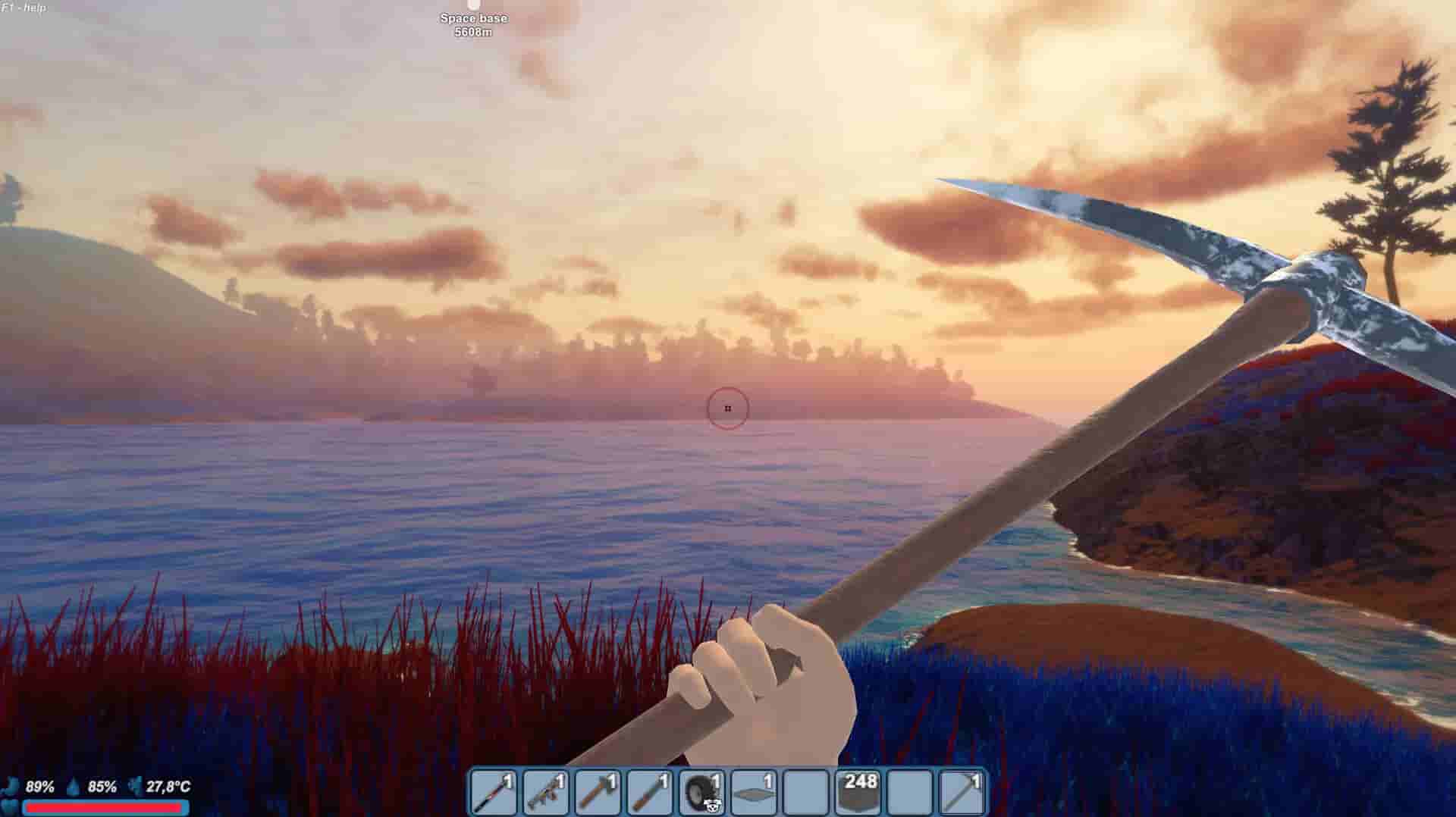The width and height of the screenshot is (1456, 817).
Task: Click the stack of 248 resources
Action: tap(858, 791)
